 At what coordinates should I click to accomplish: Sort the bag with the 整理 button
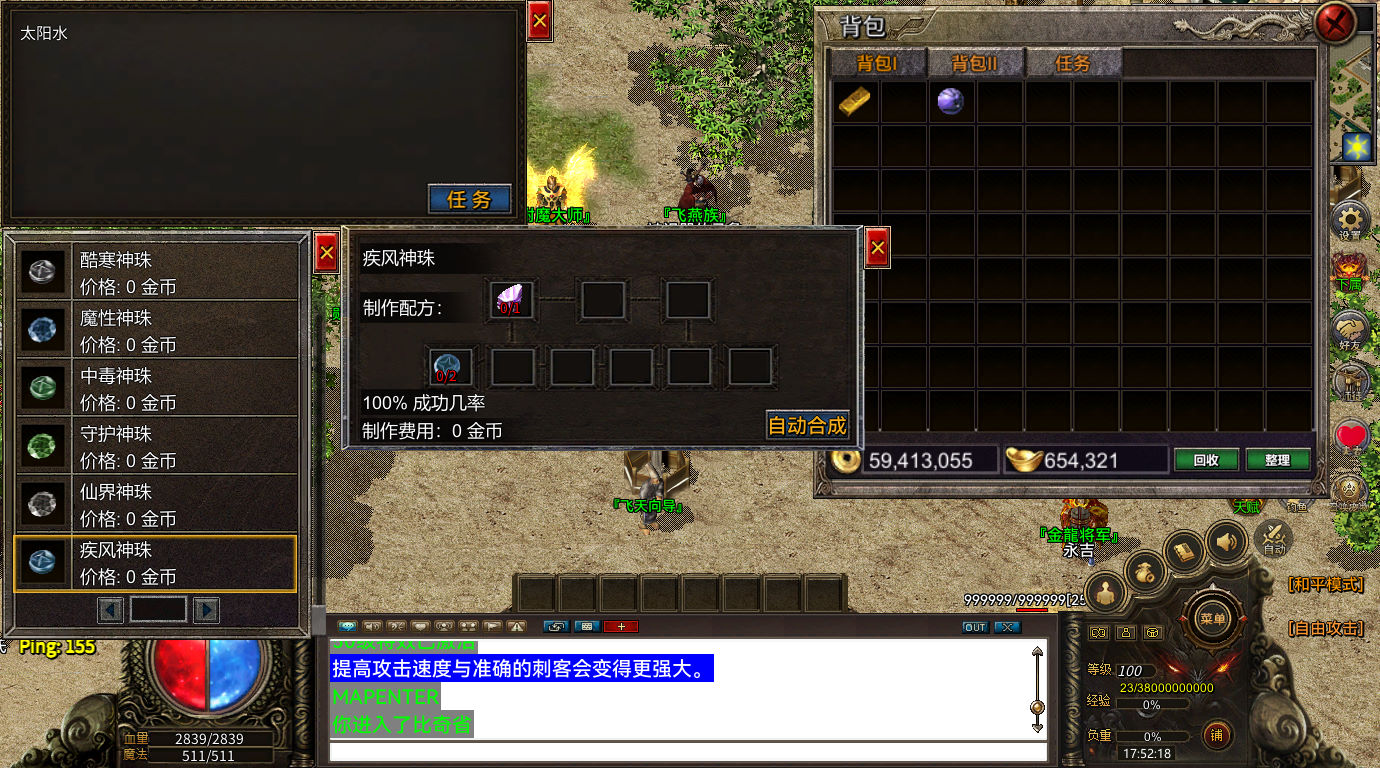point(1277,460)
